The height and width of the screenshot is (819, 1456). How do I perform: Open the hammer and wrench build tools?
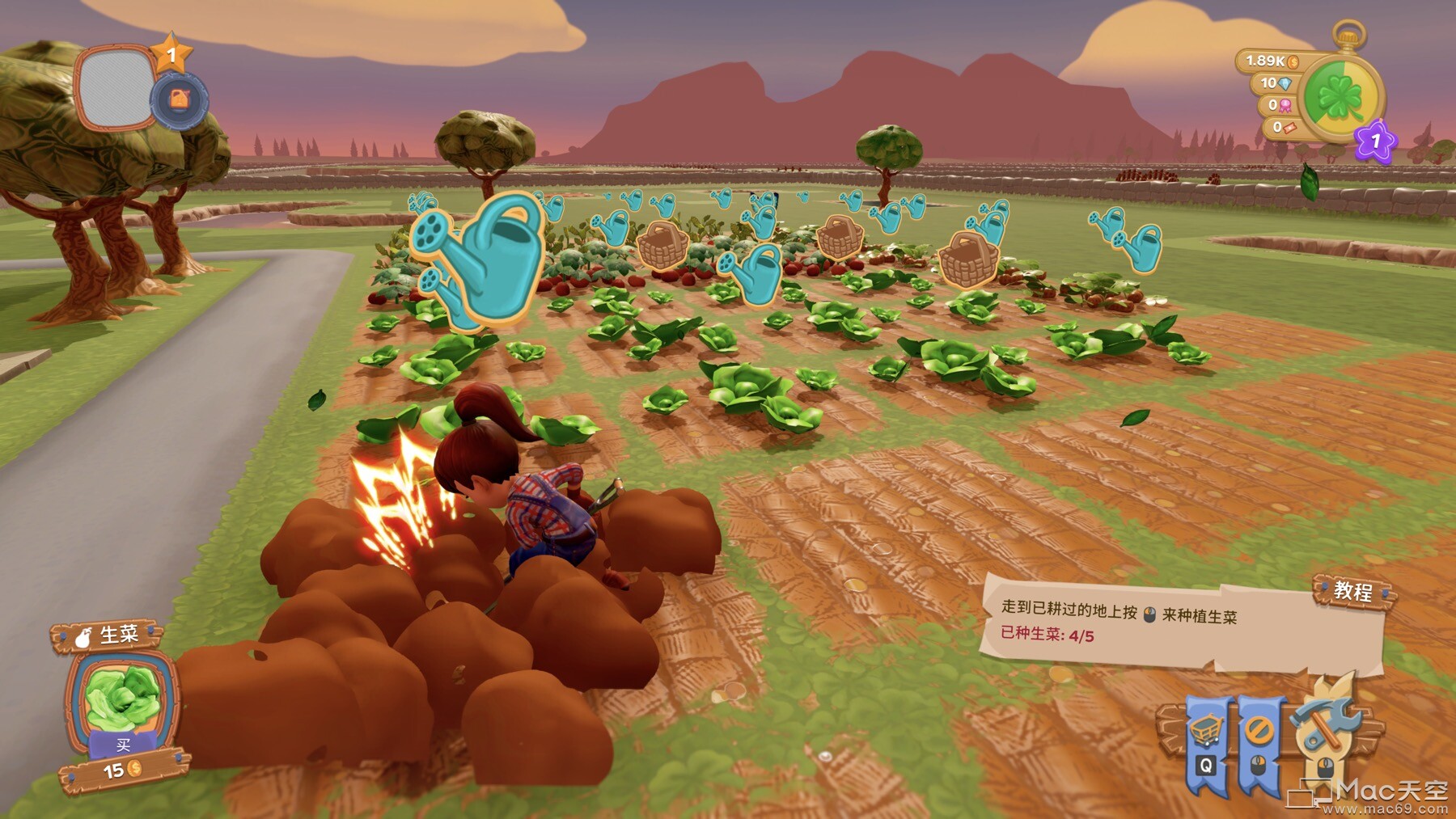1323,724
